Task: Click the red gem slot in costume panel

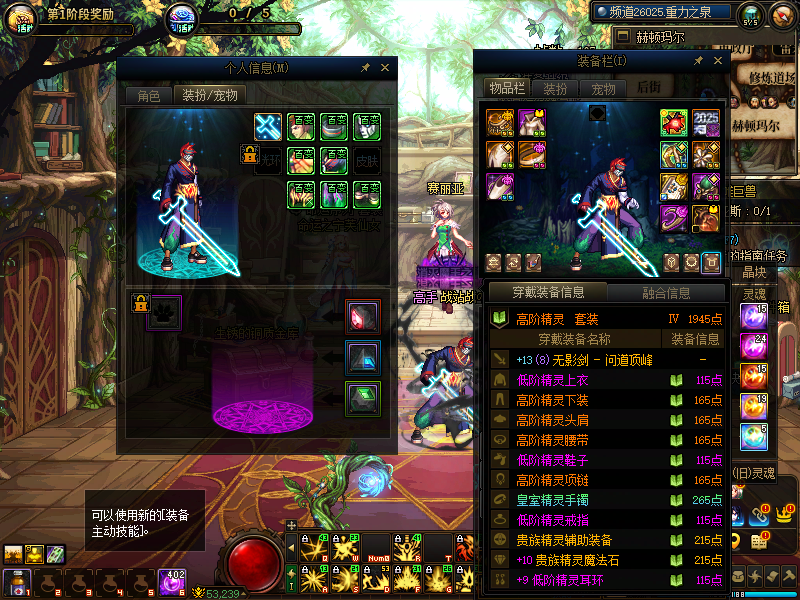Action: (x=363, y=317)
